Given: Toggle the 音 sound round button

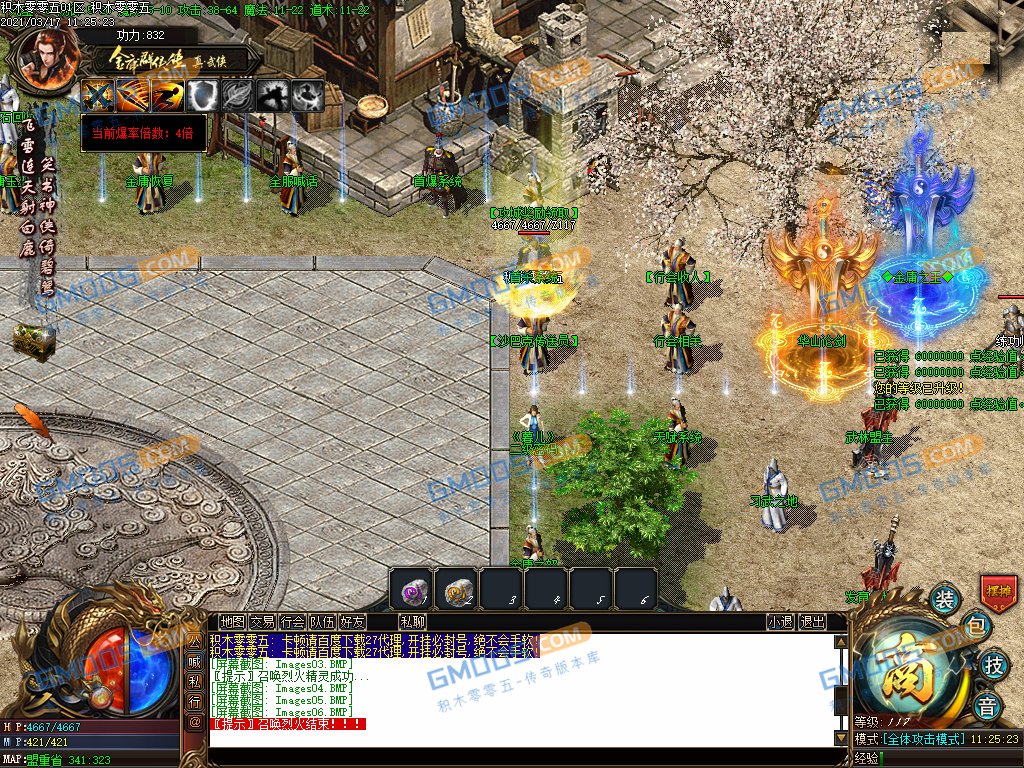Looking at the screenshot, I should point(988,706).
